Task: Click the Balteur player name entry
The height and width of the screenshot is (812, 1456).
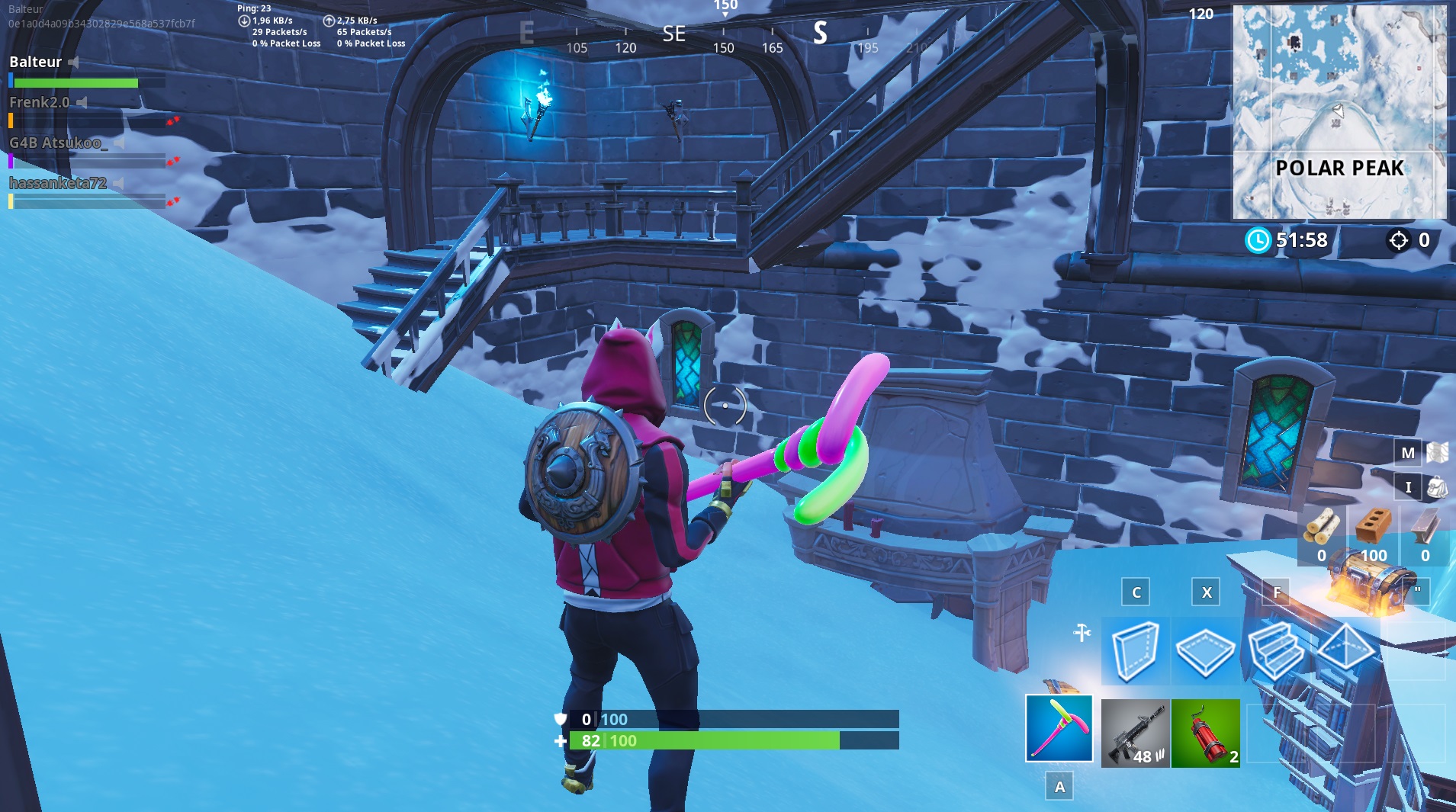Action: pos(36,62)
